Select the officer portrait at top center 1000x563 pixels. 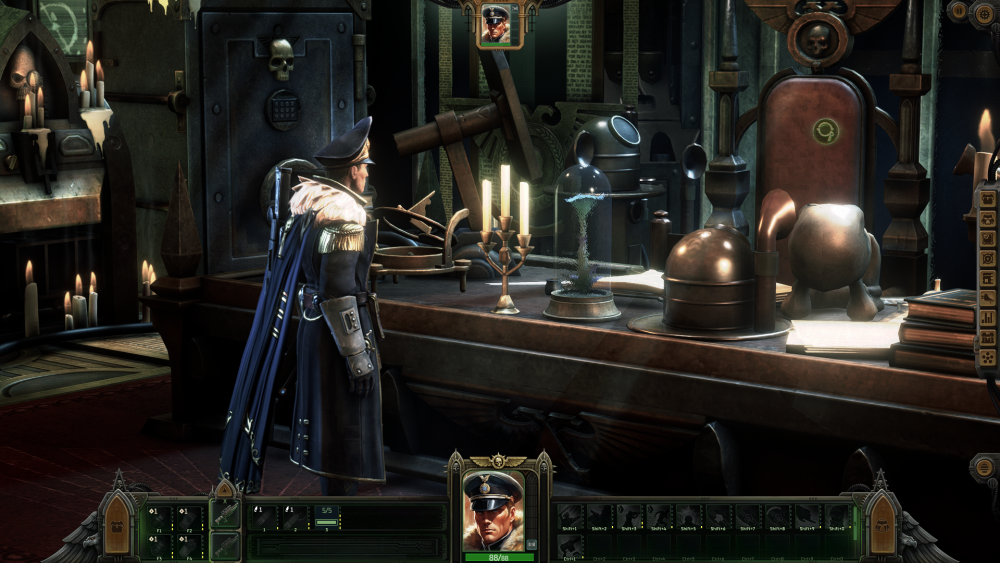[495, 24]
